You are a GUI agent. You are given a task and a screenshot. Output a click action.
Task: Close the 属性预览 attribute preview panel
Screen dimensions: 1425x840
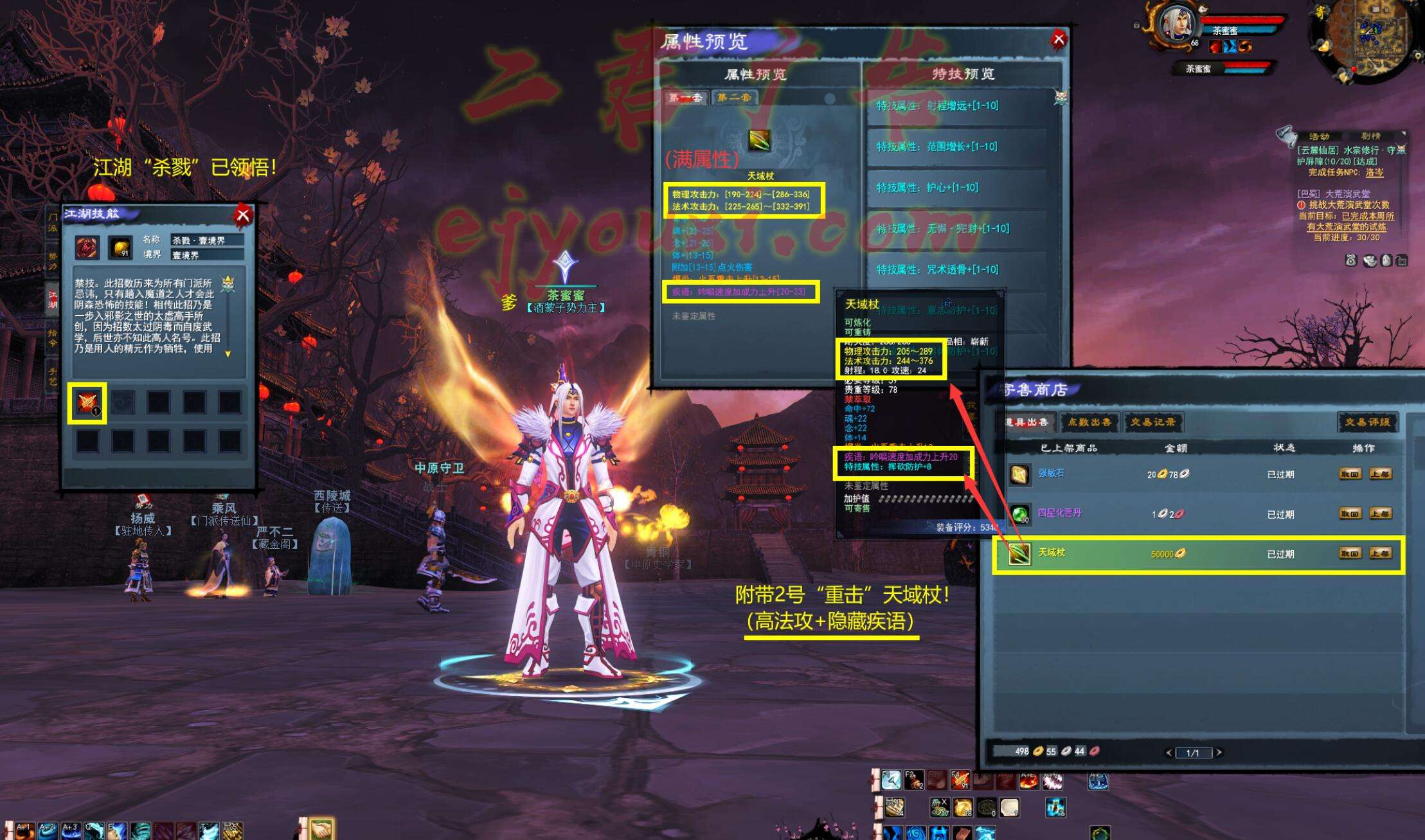[x=1059, y=40]
